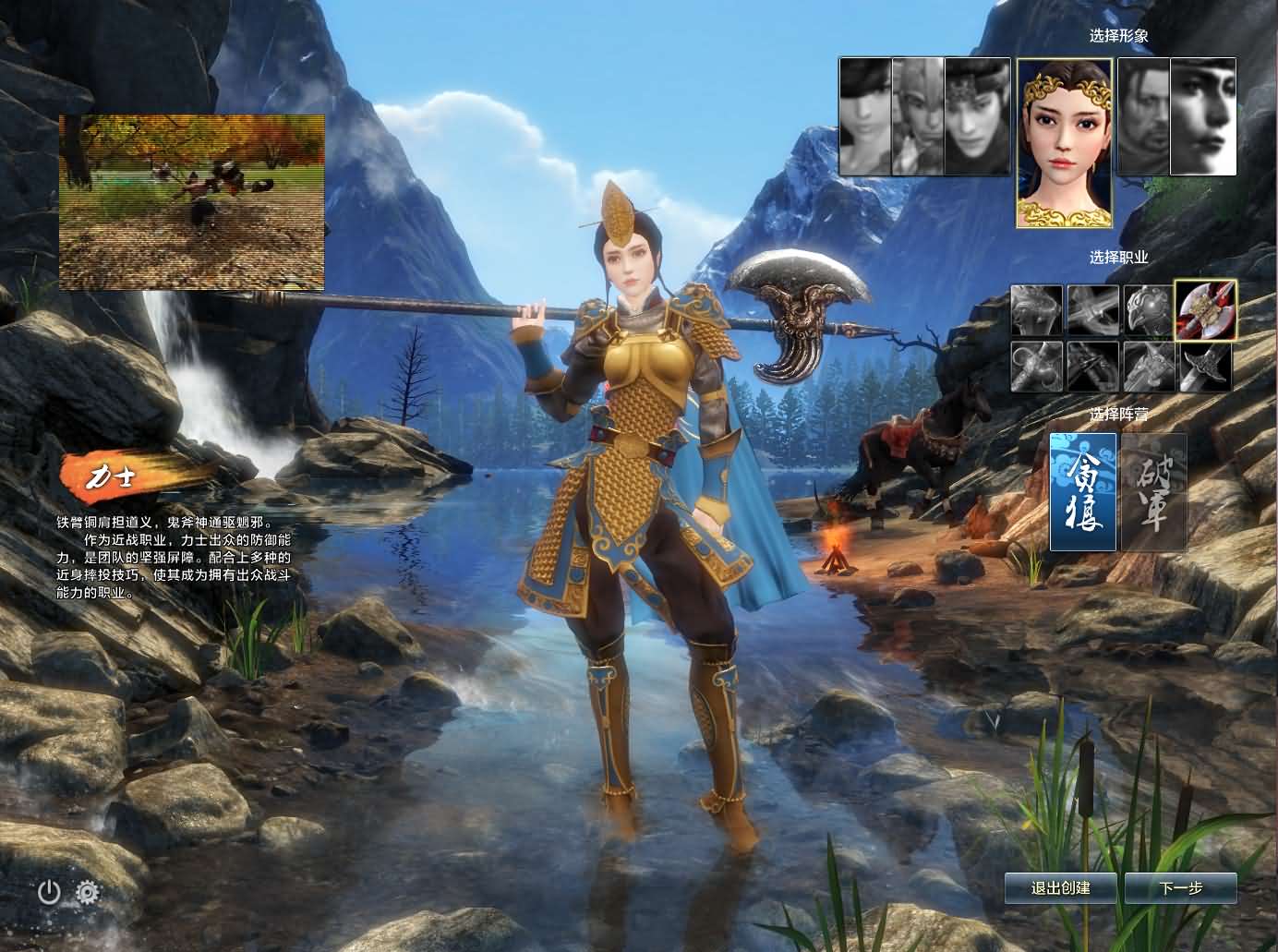Select the broad sword hilt class icon
The image size is (1278, 952).
tap(1205, 367)
